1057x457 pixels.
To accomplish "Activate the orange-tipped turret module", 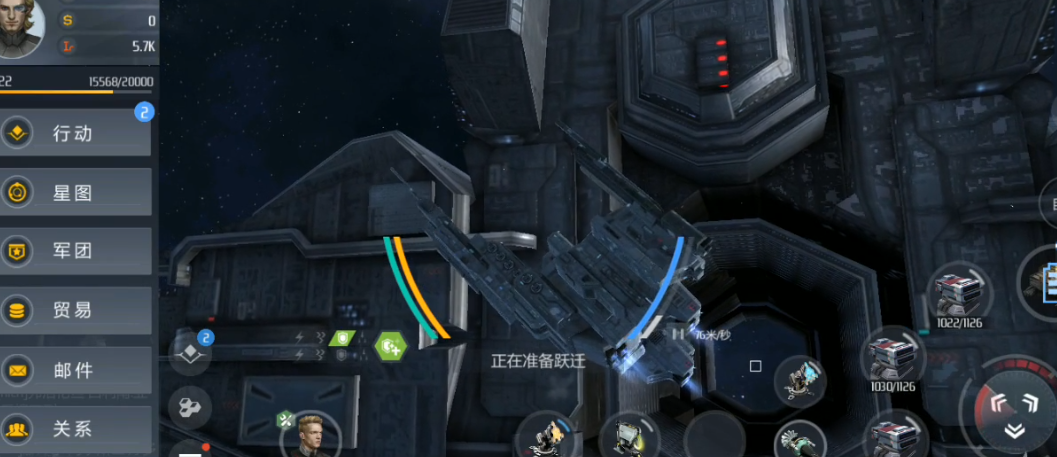I will pyautogui.click(x=549, y=438).
